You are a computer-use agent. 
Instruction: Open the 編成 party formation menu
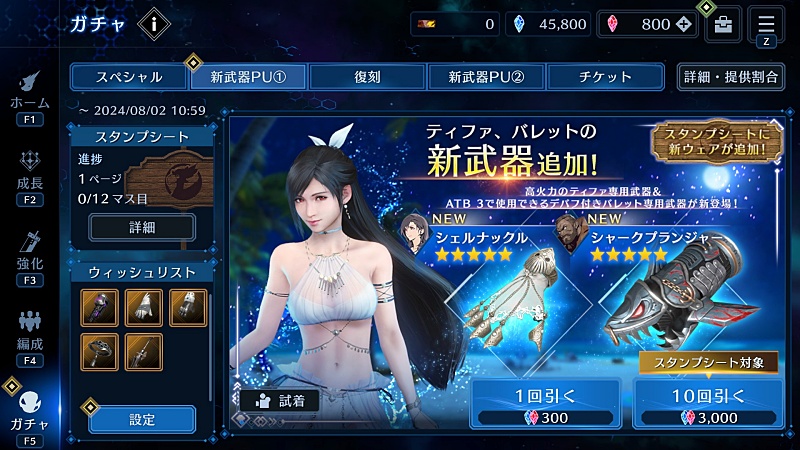(29, 337)
